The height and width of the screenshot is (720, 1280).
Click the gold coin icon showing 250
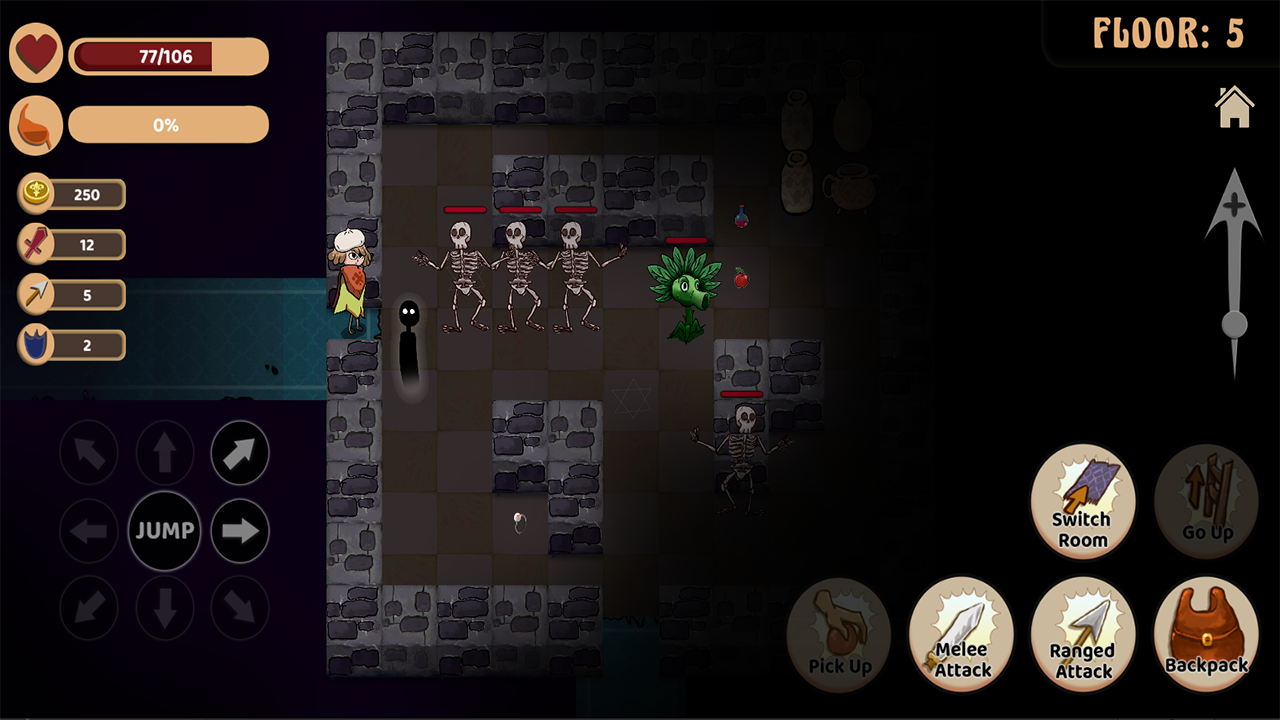35,194
